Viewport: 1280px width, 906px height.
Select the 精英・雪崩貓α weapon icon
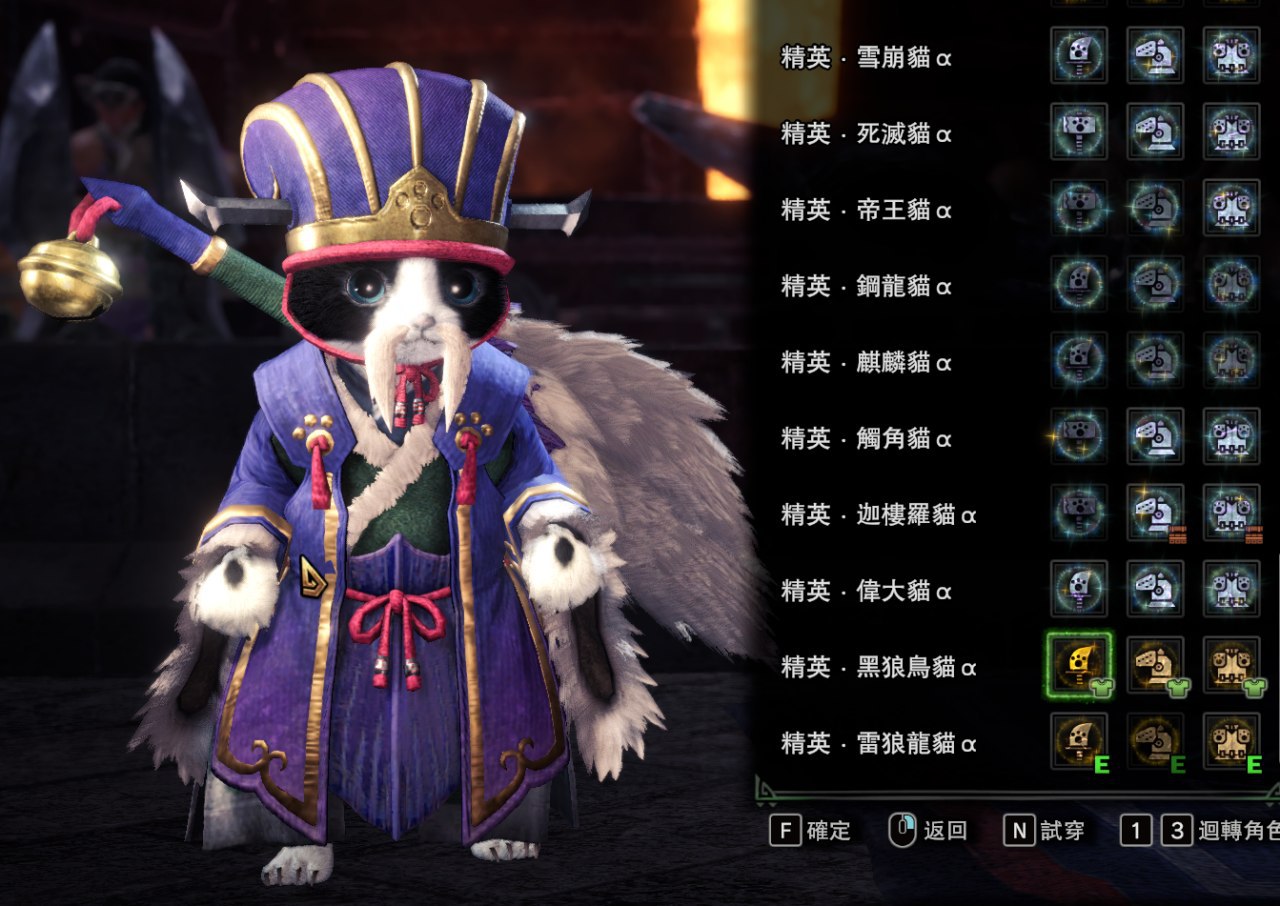(1079, 55)
